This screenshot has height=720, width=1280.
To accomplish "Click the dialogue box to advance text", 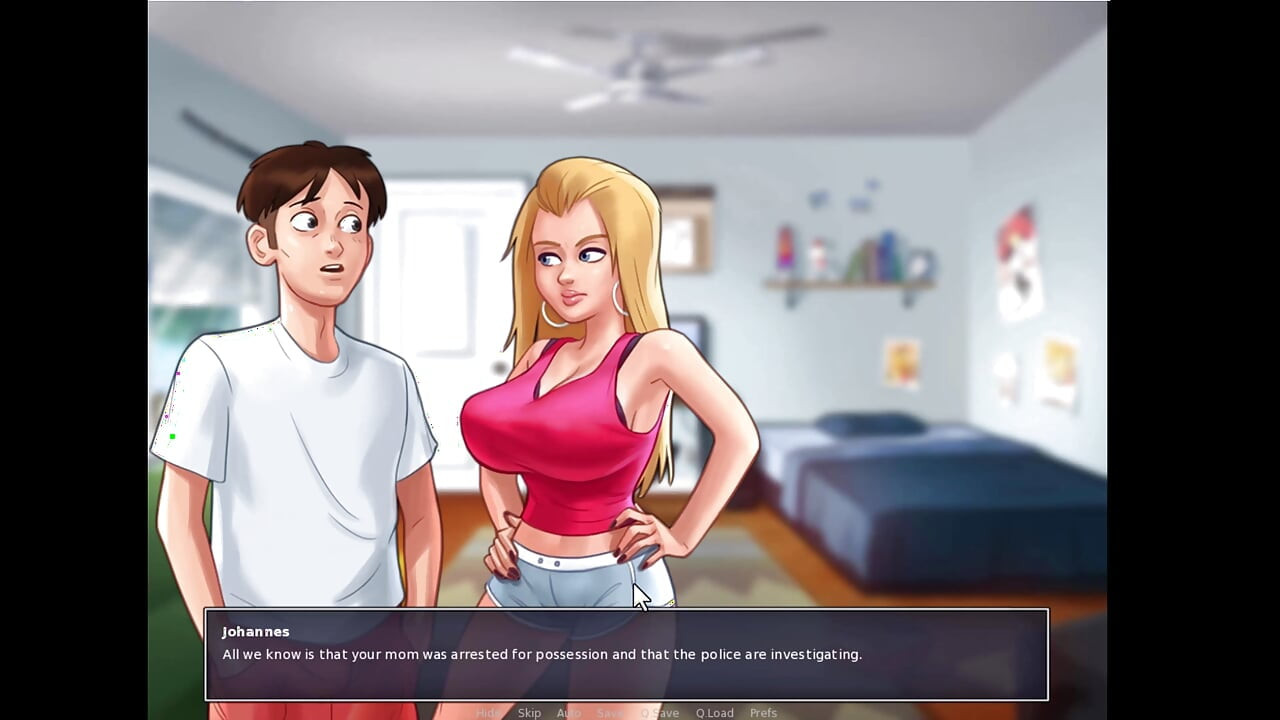I will tap(626, 655).
